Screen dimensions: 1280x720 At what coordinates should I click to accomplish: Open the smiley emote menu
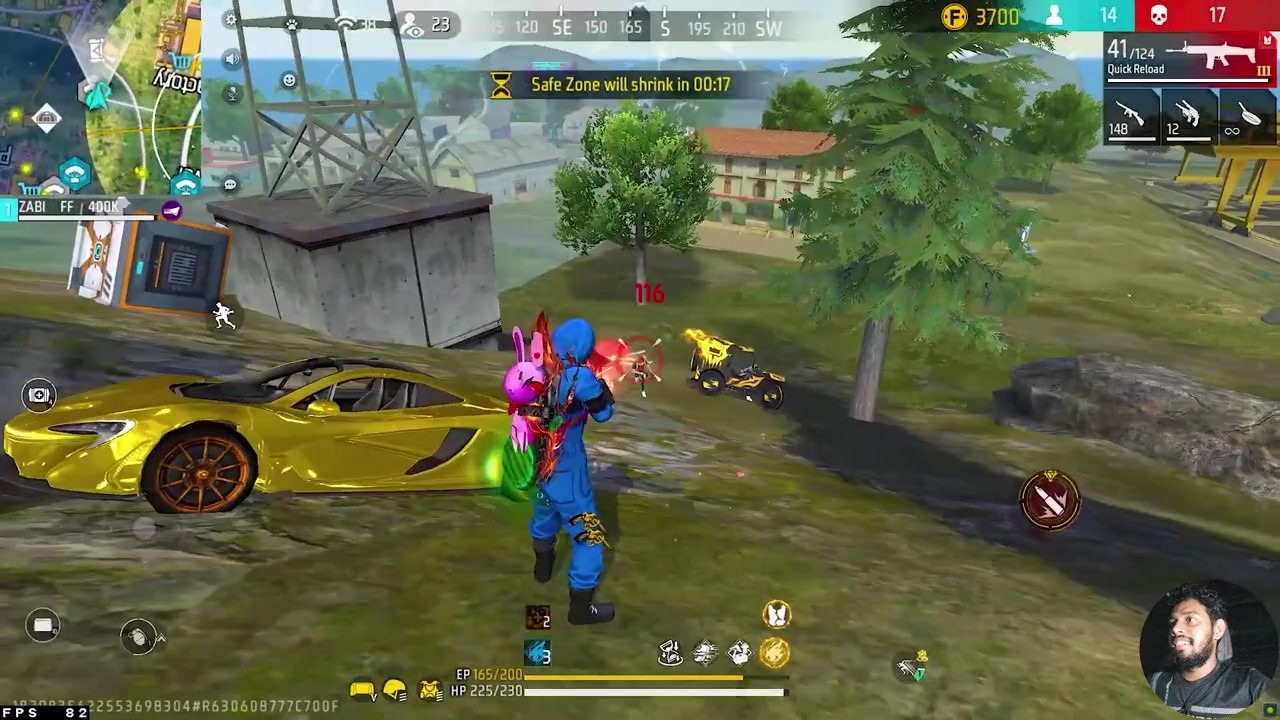[289, 80]
